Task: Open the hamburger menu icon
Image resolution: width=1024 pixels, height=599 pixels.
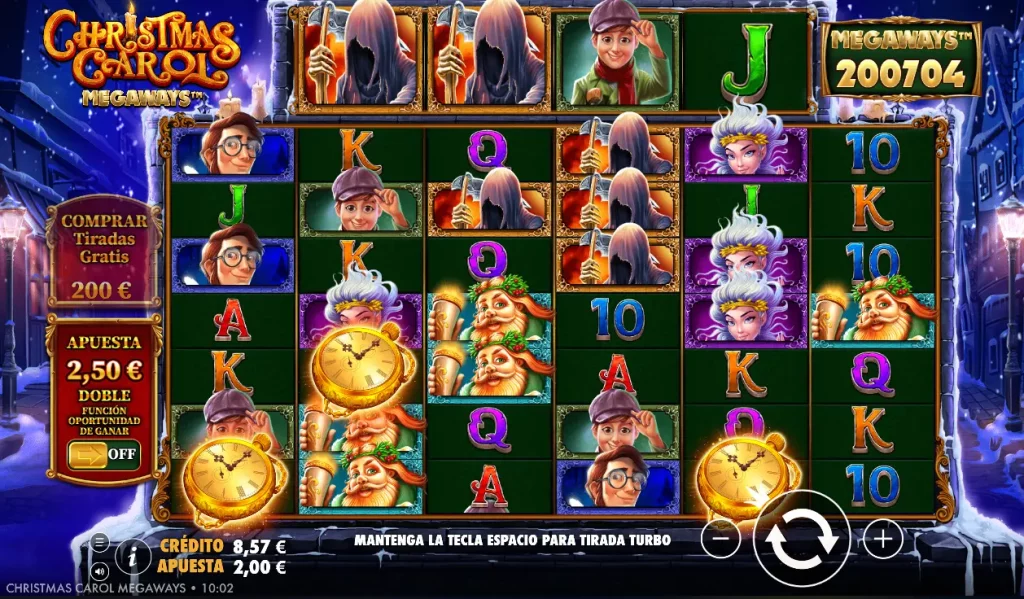Action: [x=100, y=542]
